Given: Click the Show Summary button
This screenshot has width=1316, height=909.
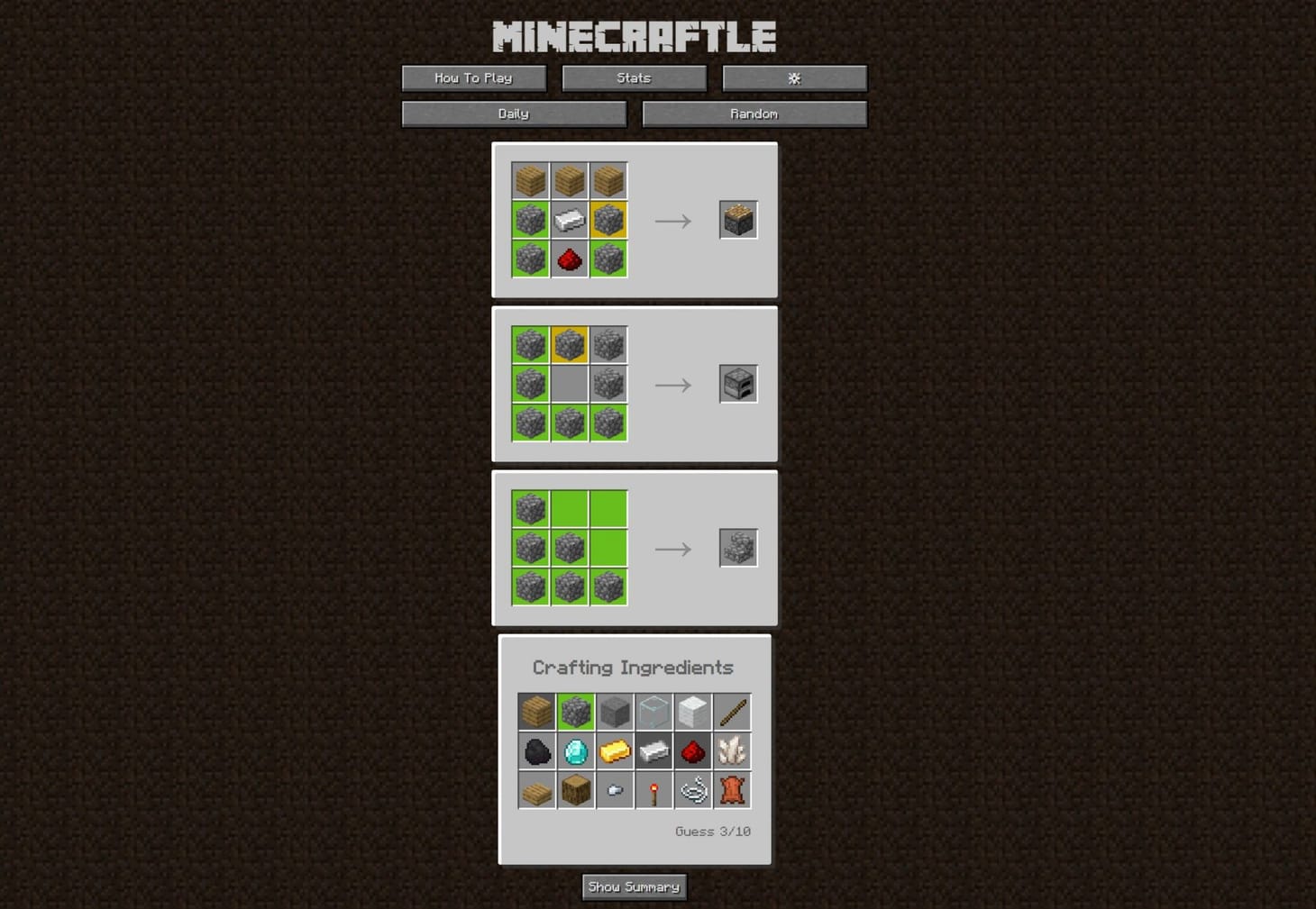Looking at the screenshot, I should (634, 886).
